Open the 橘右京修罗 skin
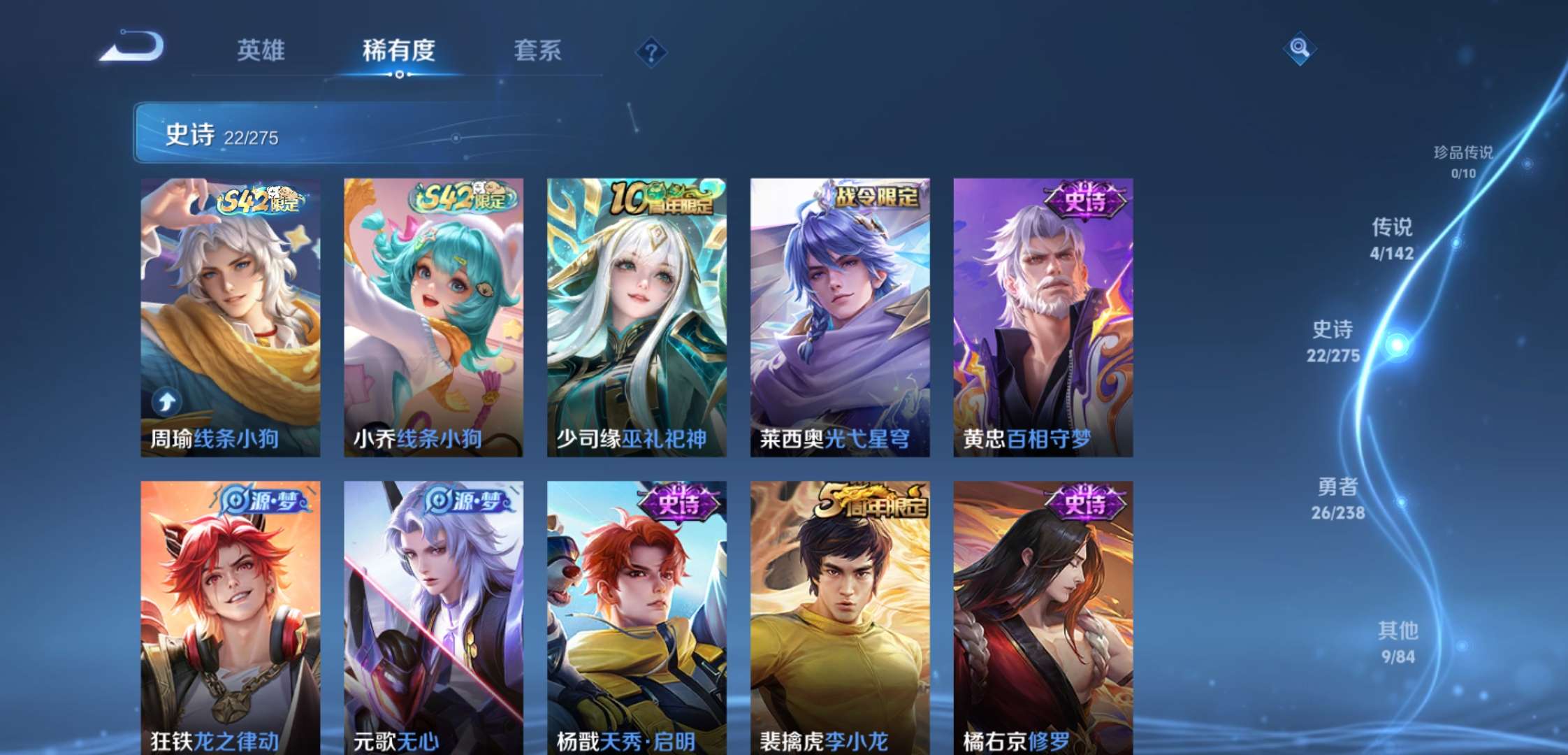This screenshot has height=755, width=1568. (1041, 615)
